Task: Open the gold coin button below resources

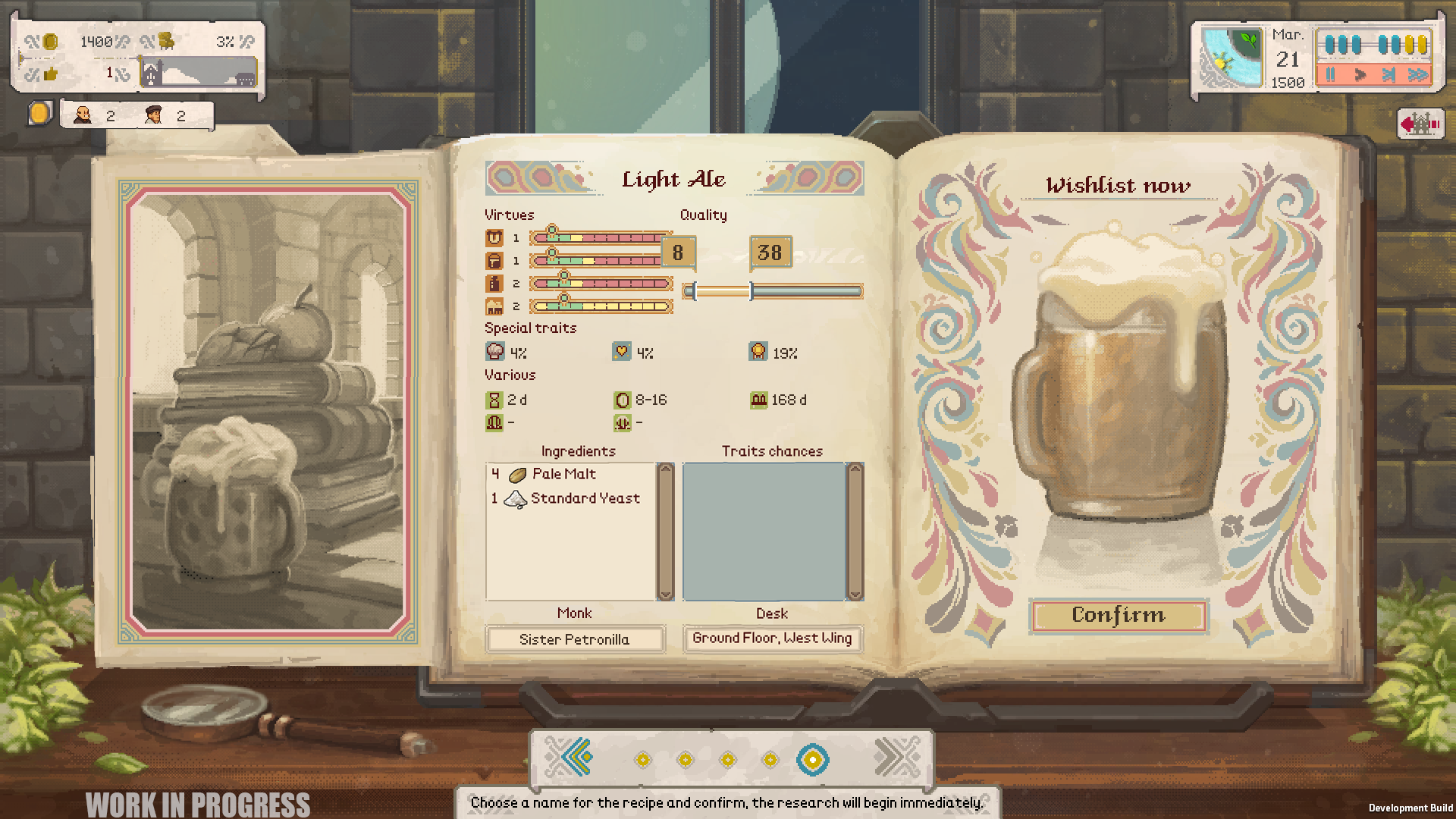Action: pyautogui.click(x=39, y=114)
